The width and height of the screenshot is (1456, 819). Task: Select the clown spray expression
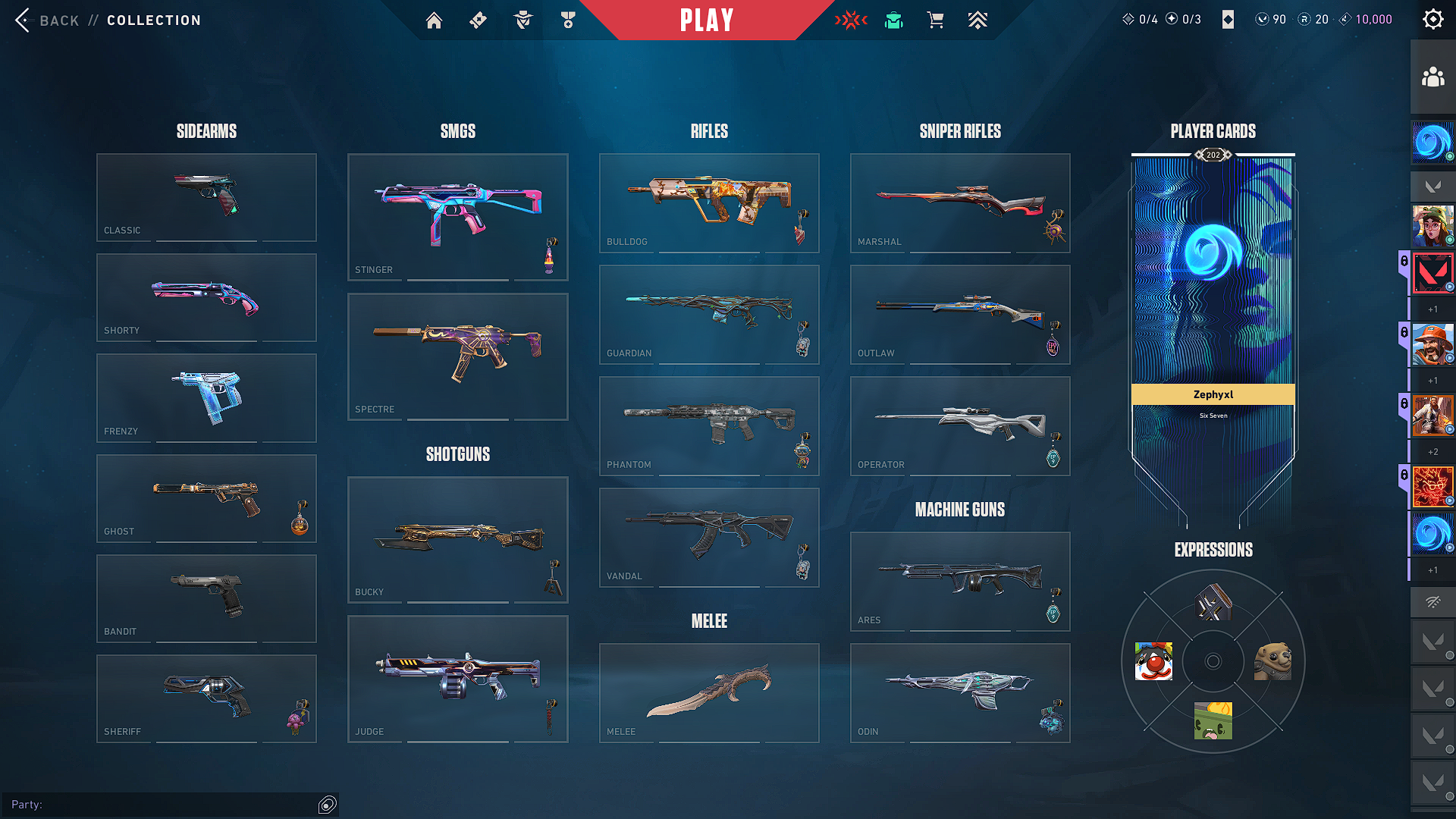tap(1153, 661)
